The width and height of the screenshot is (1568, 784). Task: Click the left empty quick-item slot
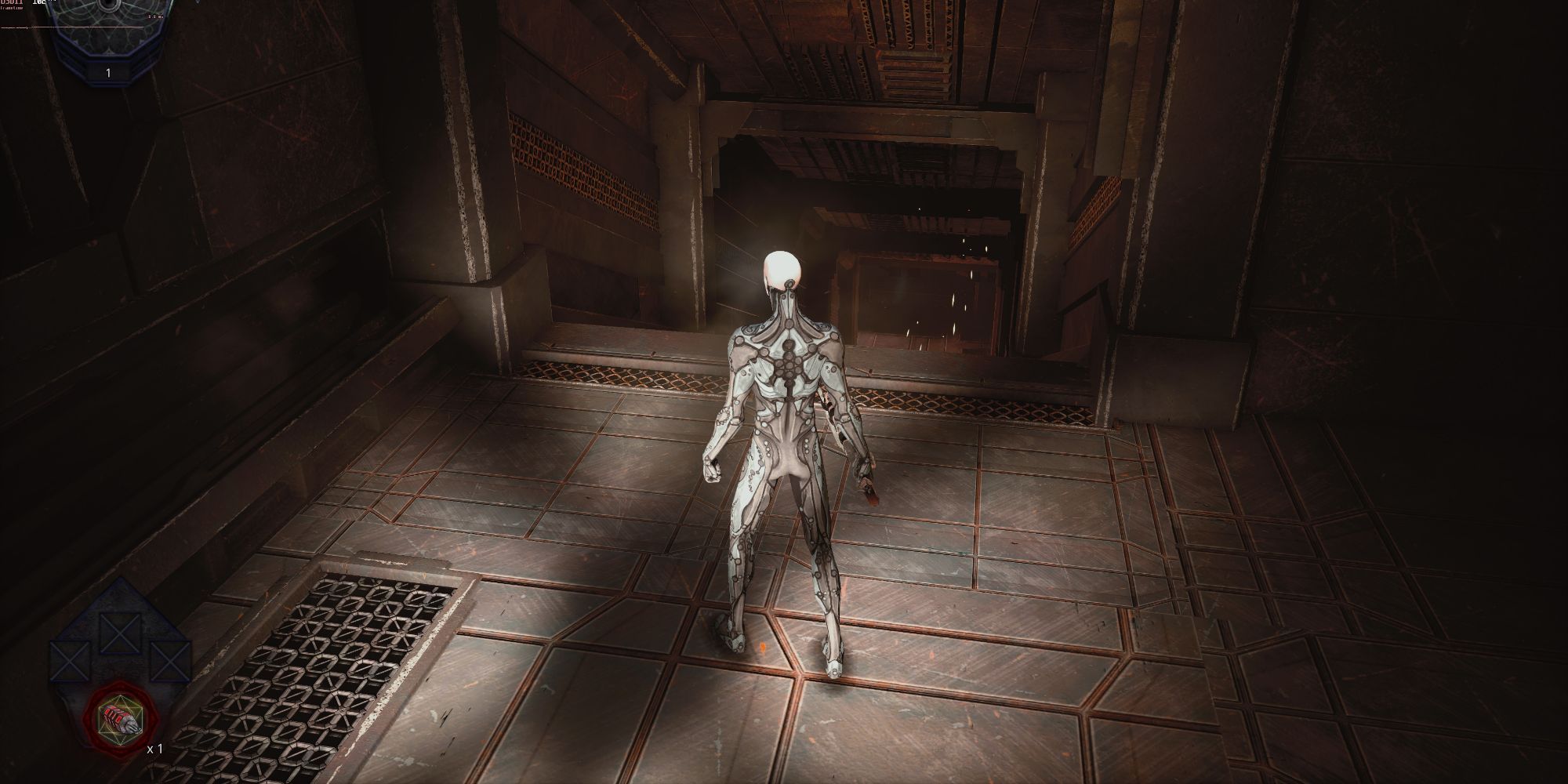pyautogui.click(x=68, y=659)
